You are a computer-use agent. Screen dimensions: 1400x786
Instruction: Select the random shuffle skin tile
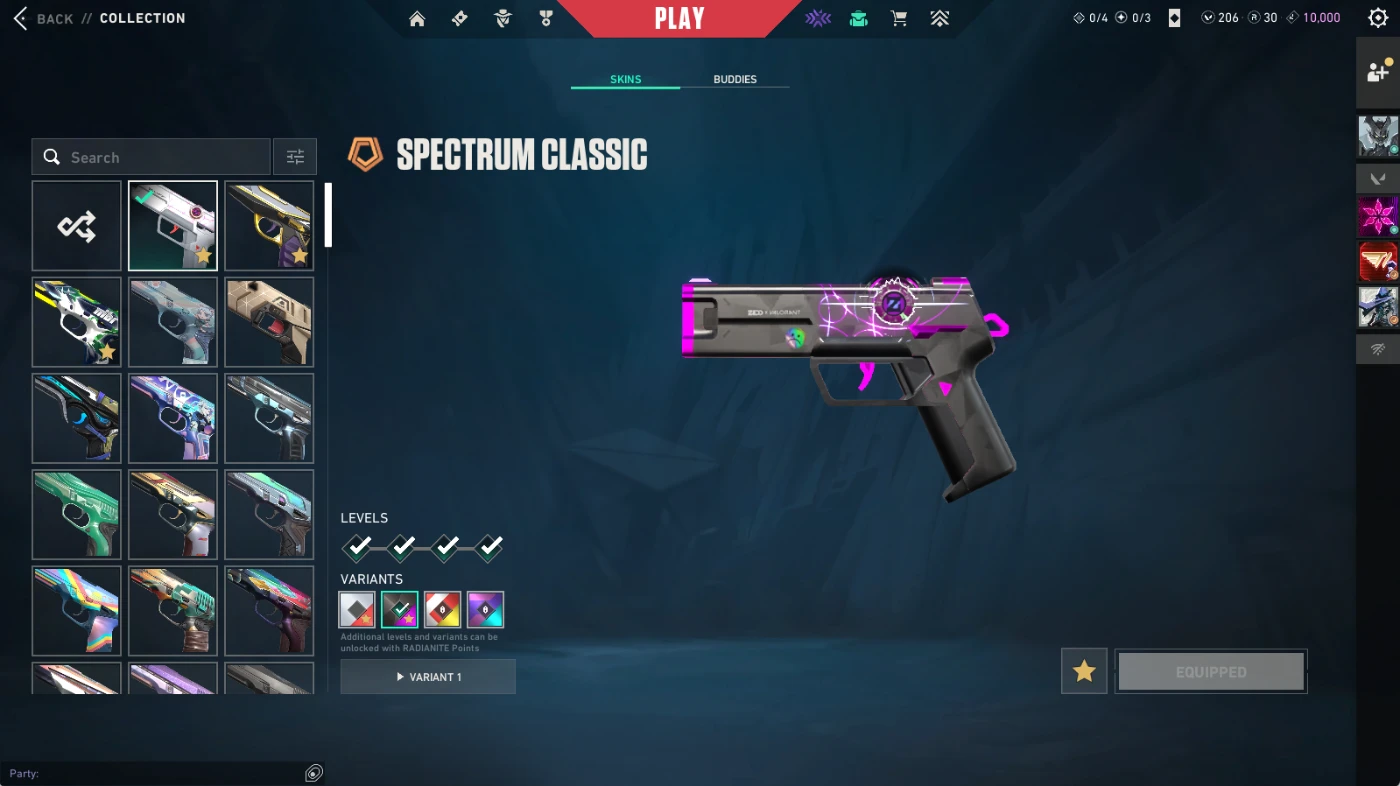[77, 226]
